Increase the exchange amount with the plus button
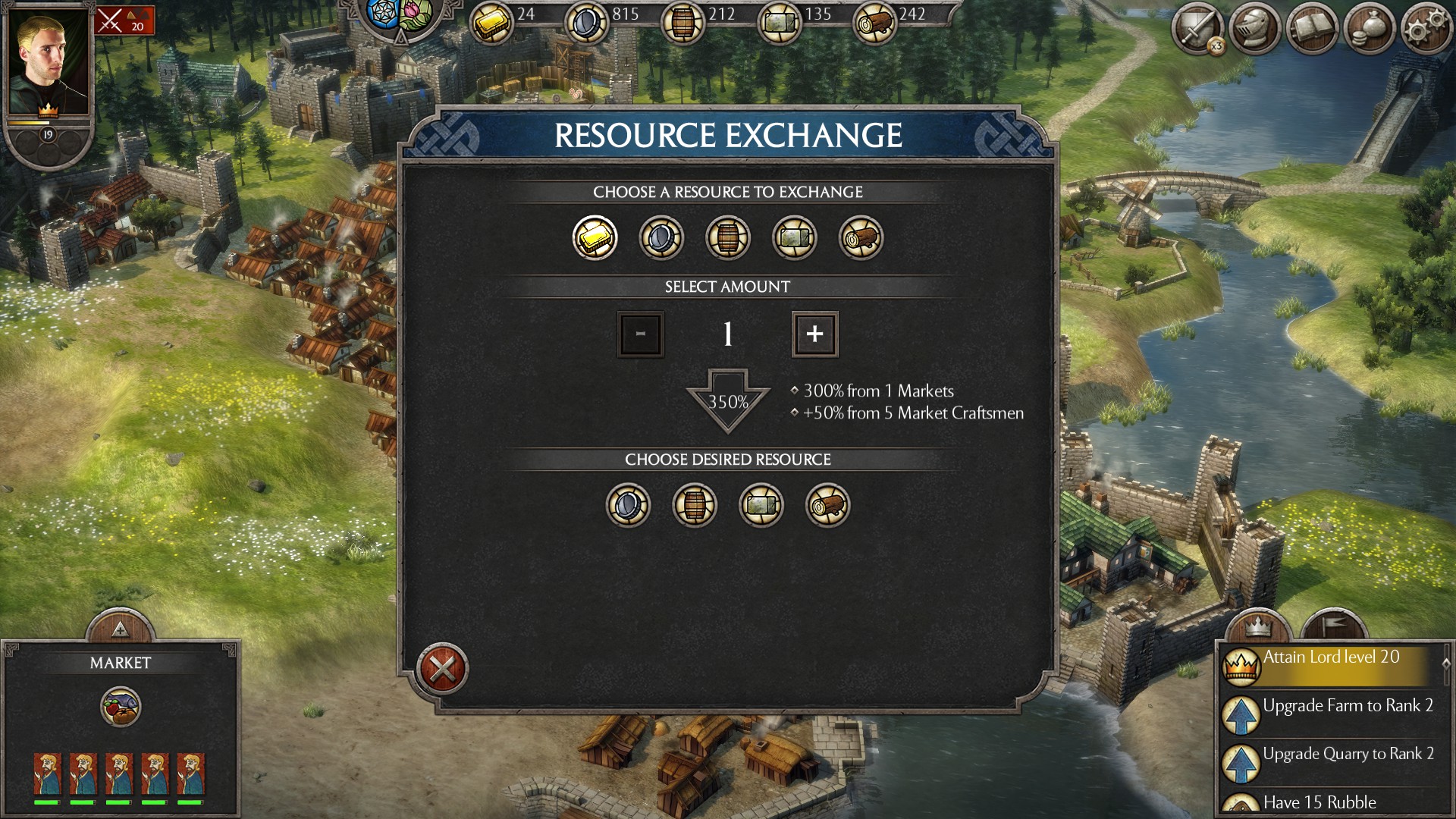This screenshot has height=819, width=1456. coord(814,334)
